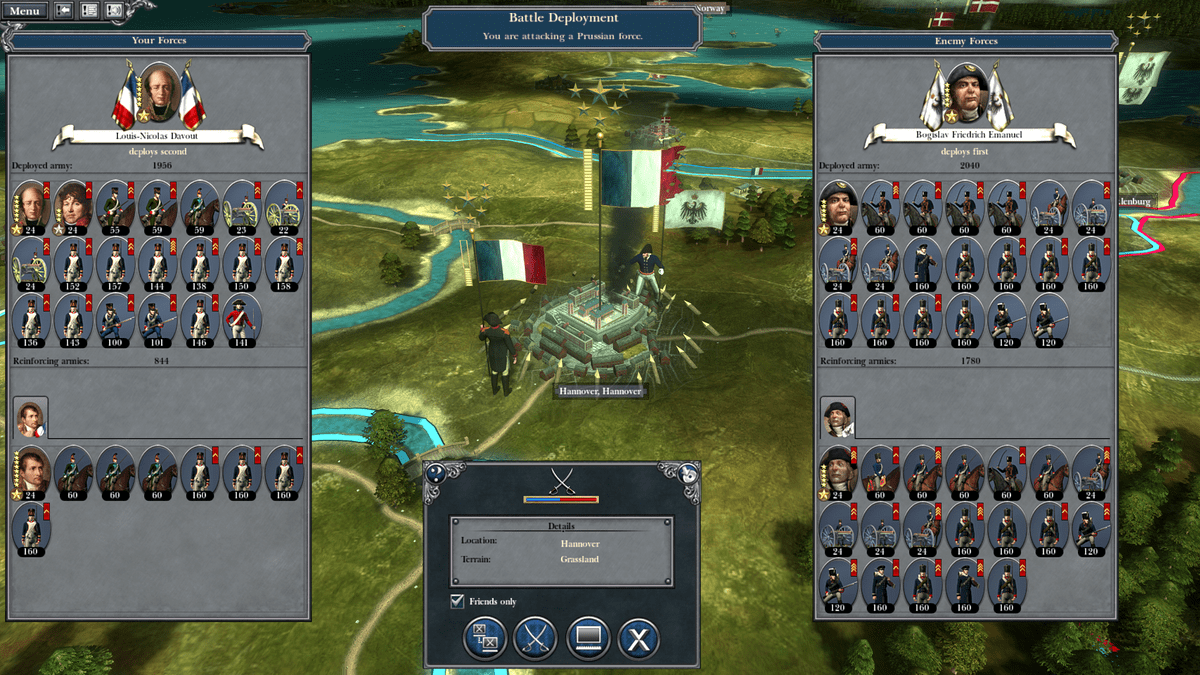The height and width of the screenshot is (675, 1200).
Task: Select Louis-Nicolas Davout's large commander portrait
Action: (159, 92)
